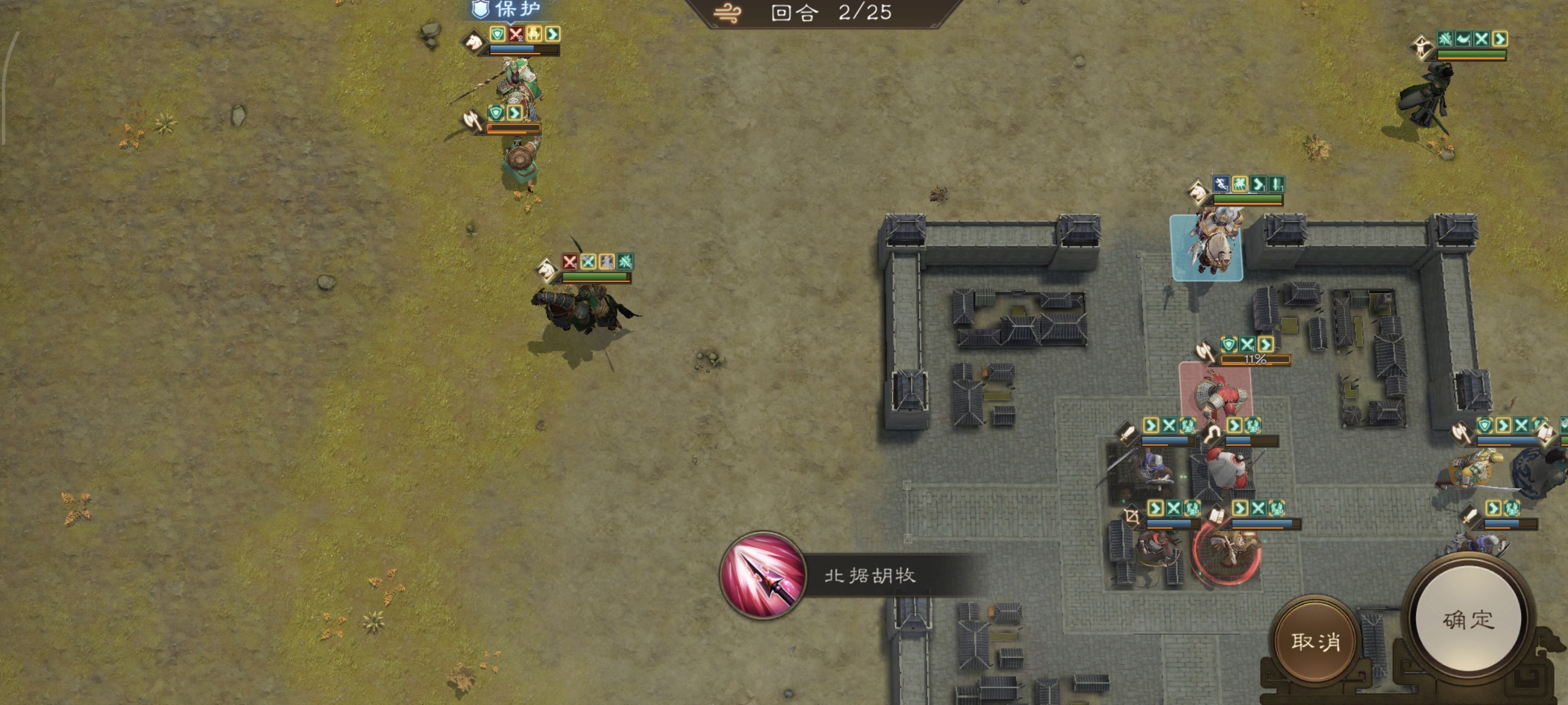Click the shield 保护 indicator above the green general

[480, 10]
